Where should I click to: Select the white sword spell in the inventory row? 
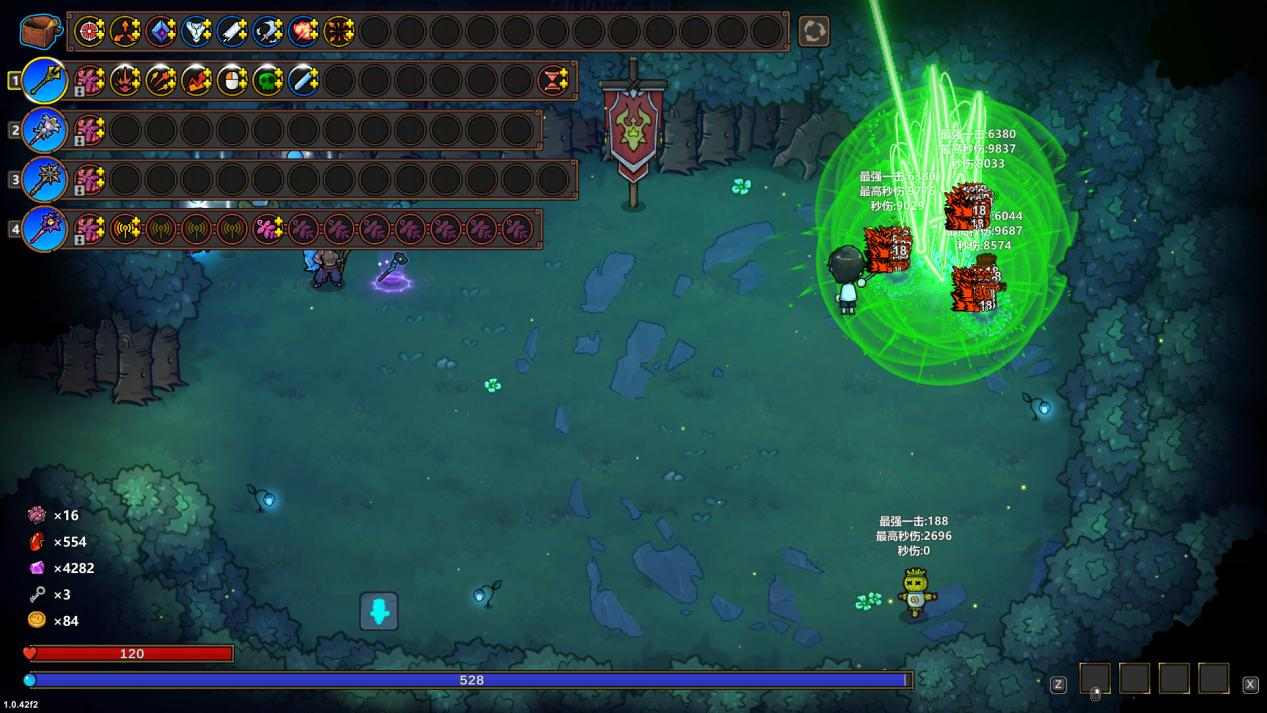click(232, 31)
